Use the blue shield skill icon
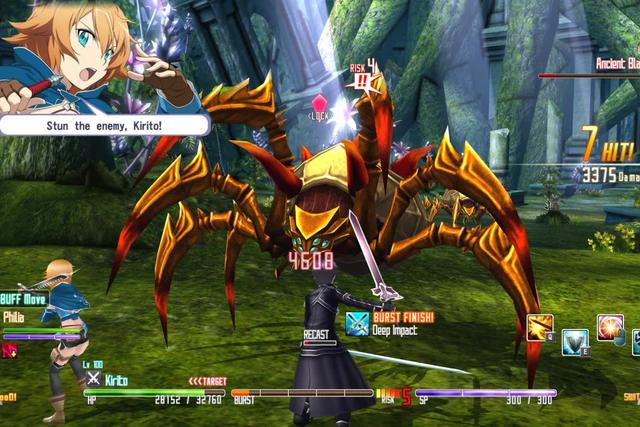640x427 pixels. 575,343
